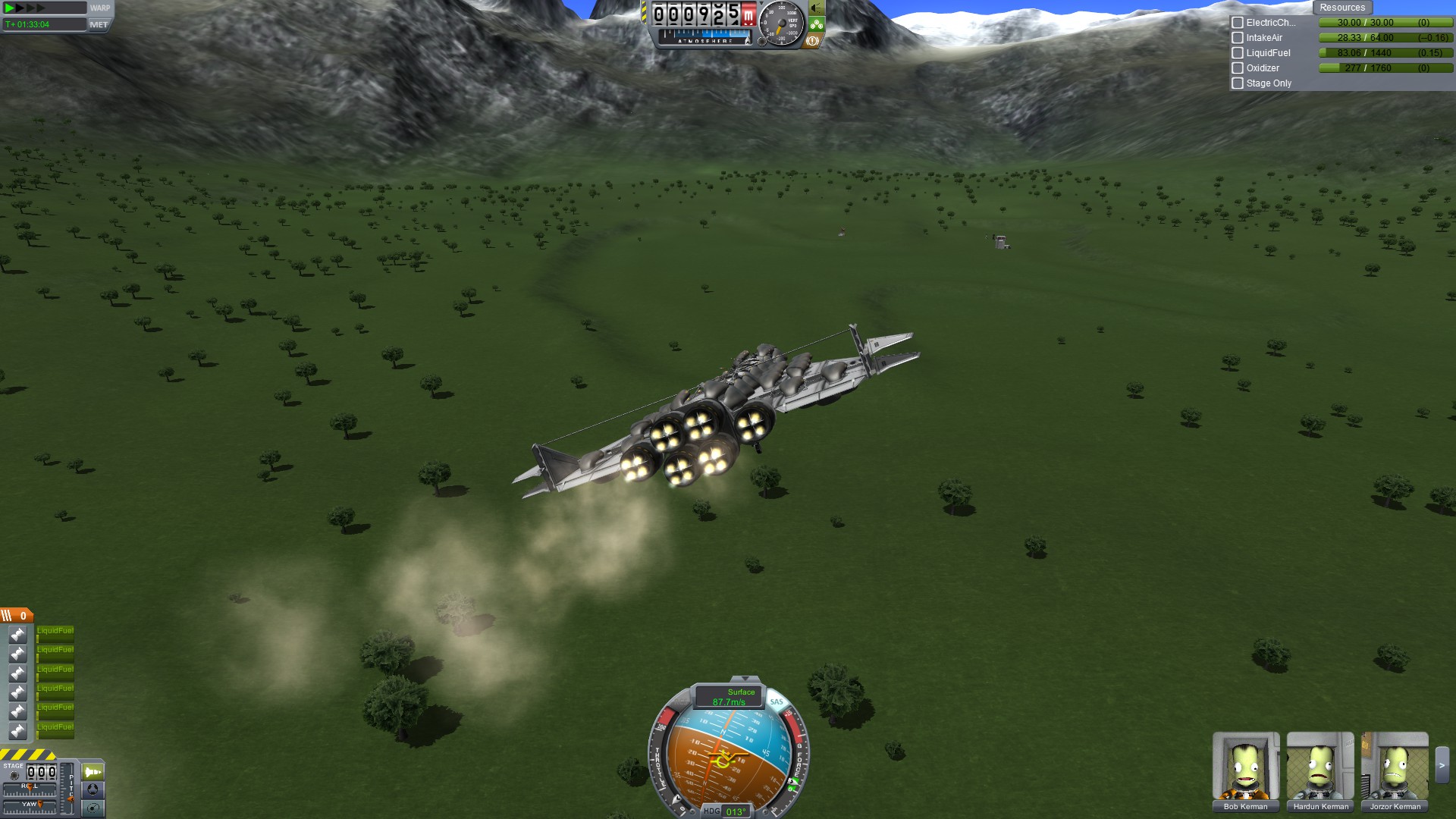This screenshot has width=1456, height=819.
Task: Check the LiquidFuel resource box
Action: click(x=1238, y=53)
